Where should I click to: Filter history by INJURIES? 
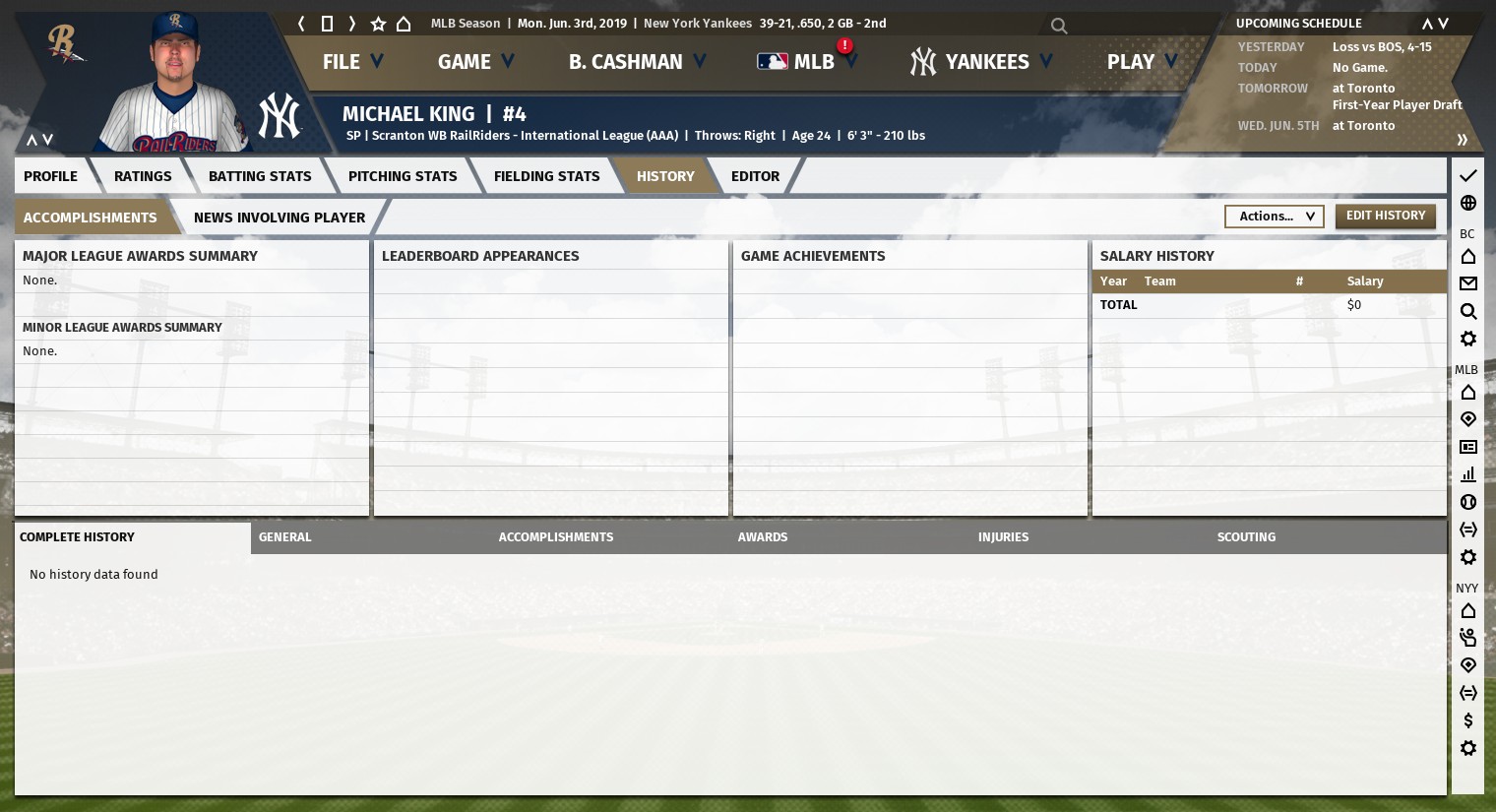1003,537
